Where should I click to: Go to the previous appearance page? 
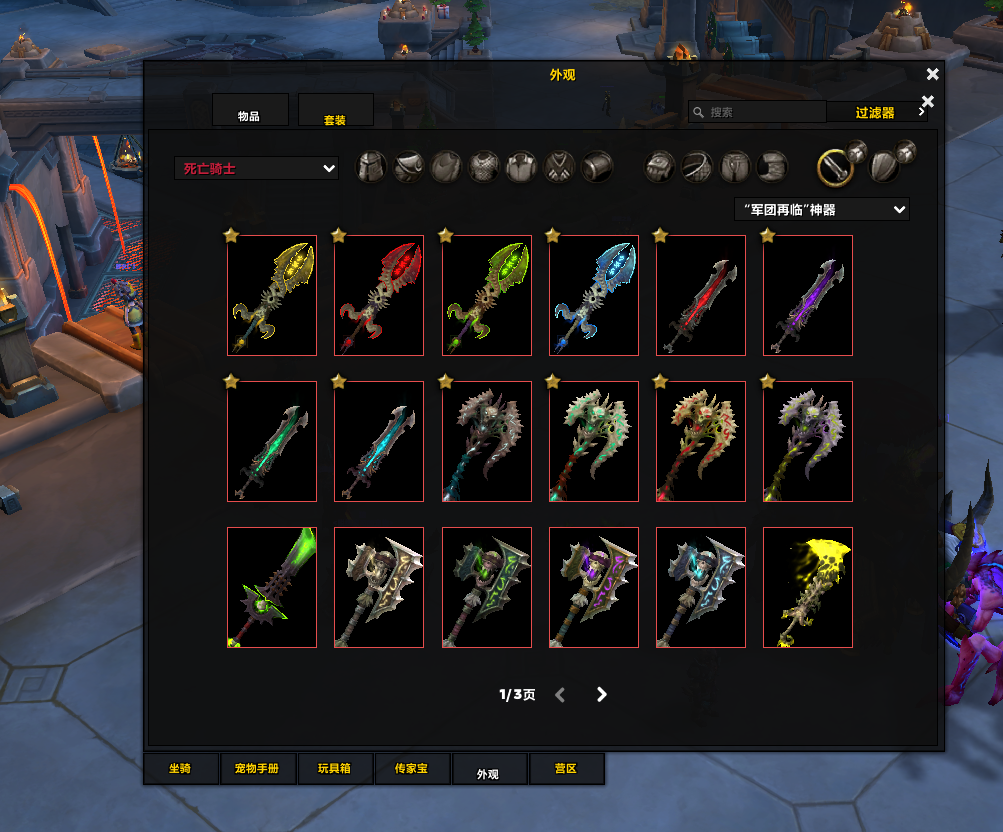[x=560, y=694]
